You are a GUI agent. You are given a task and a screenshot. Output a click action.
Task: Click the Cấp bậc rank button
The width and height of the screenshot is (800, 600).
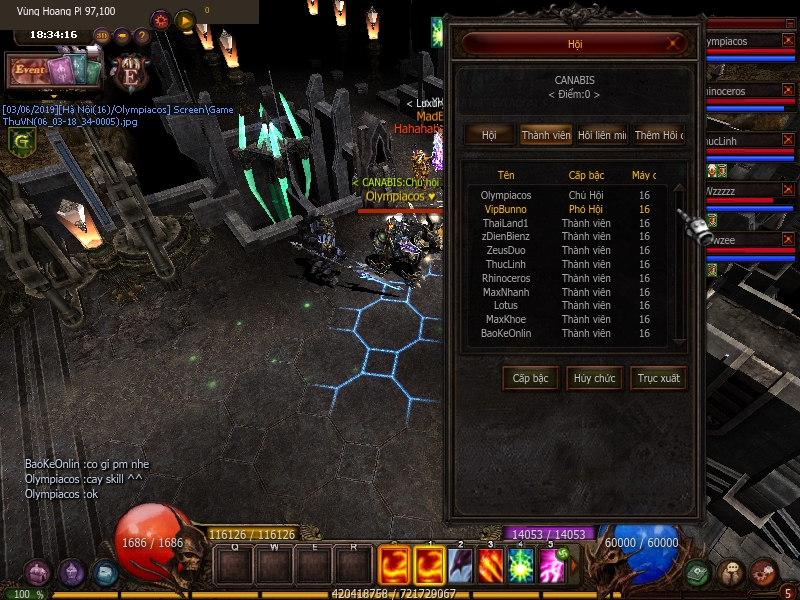pyautogui.click(x=530, y=379)
